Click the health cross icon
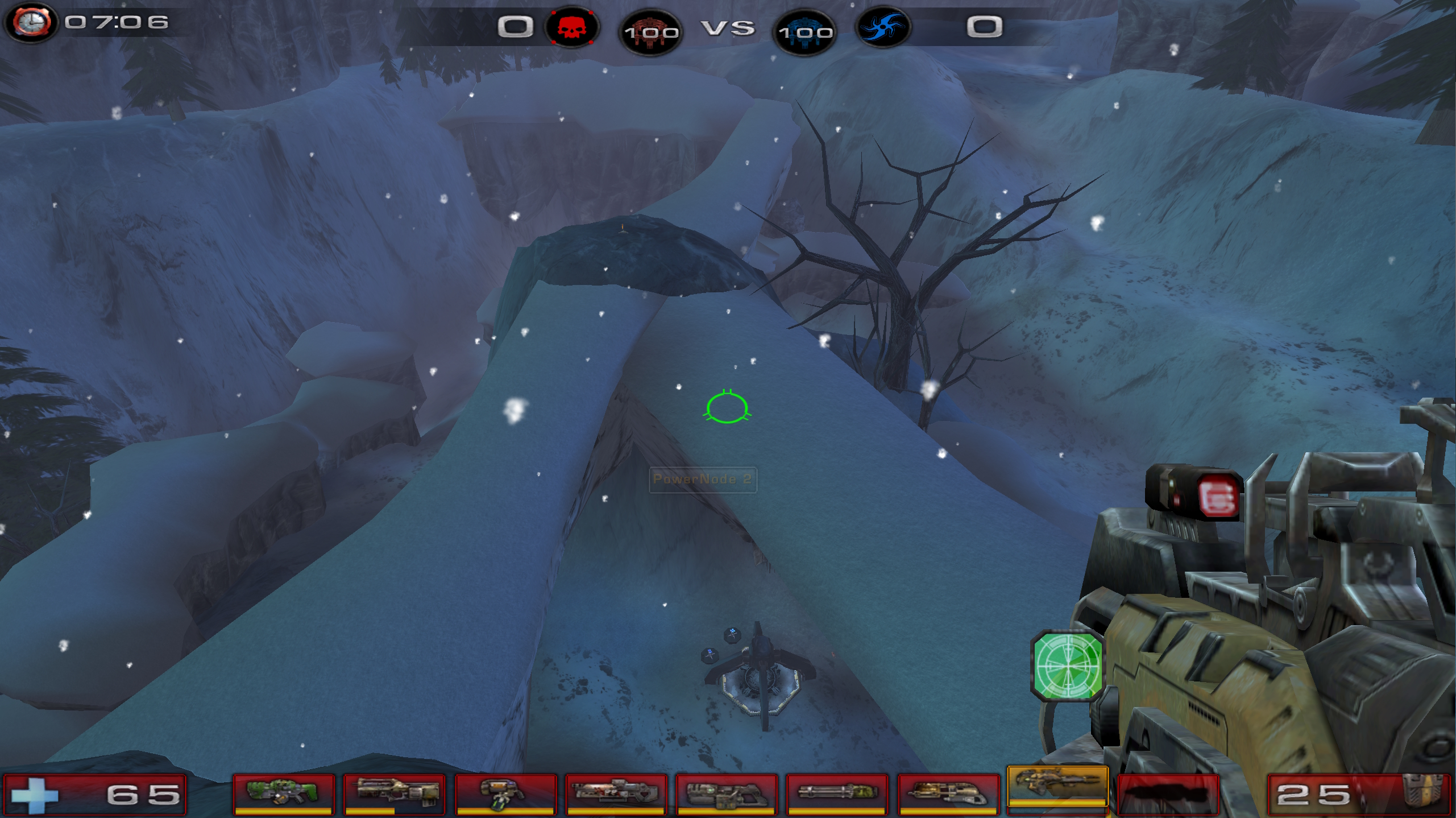 point(34,794)
